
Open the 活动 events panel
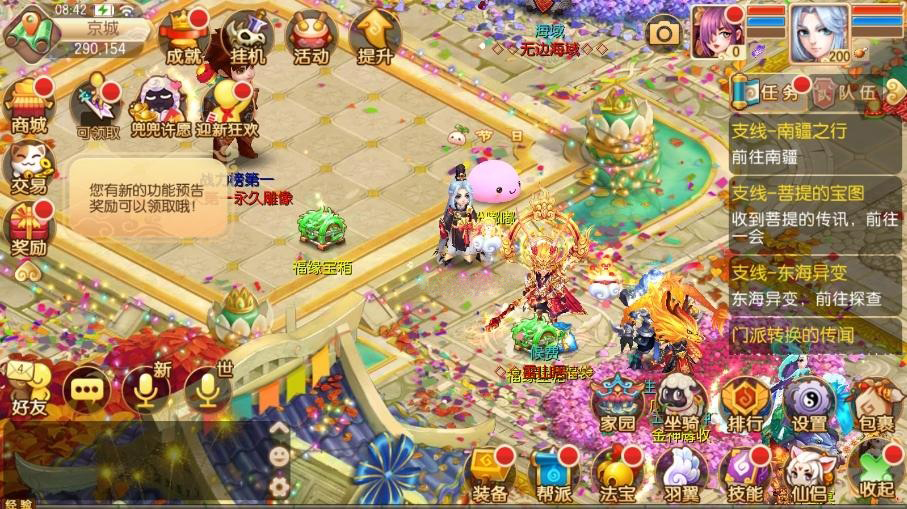[x=311, y=39]
